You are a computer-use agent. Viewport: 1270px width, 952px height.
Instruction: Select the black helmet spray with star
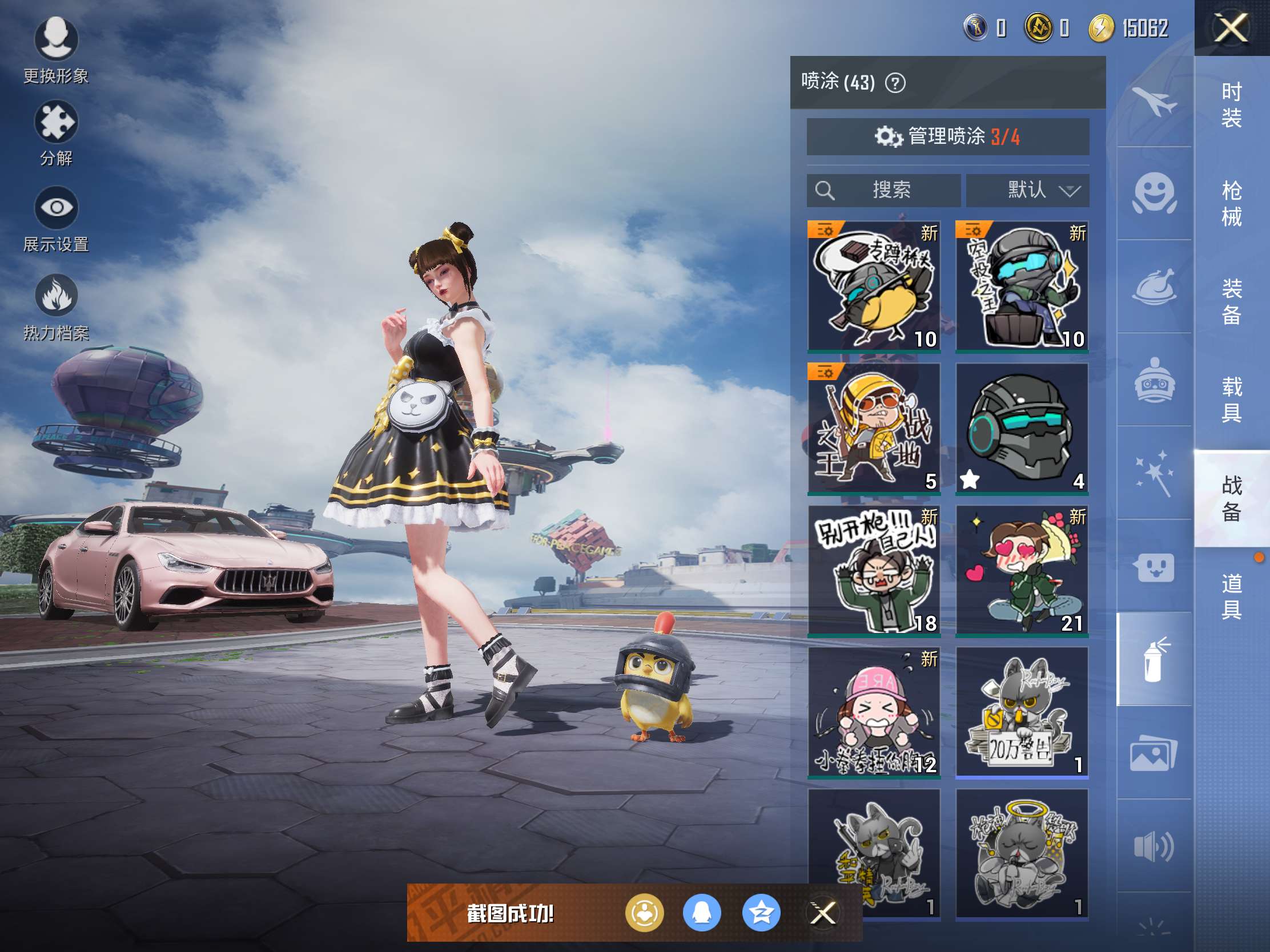(x=1022, y=428)
